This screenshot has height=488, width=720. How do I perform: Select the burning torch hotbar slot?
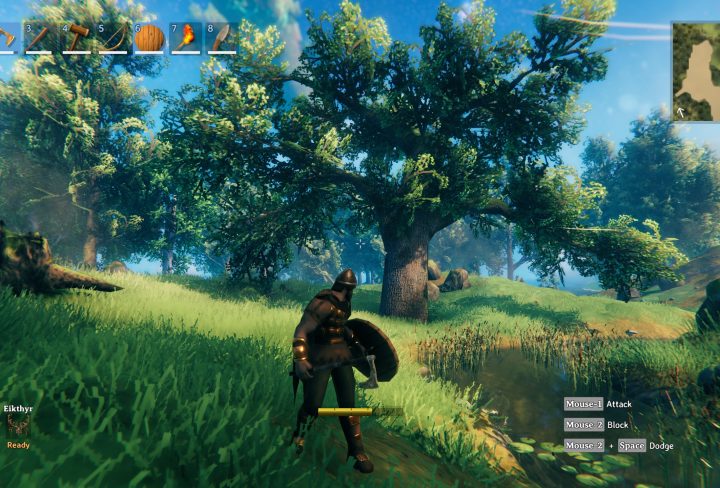coord(185,38)
